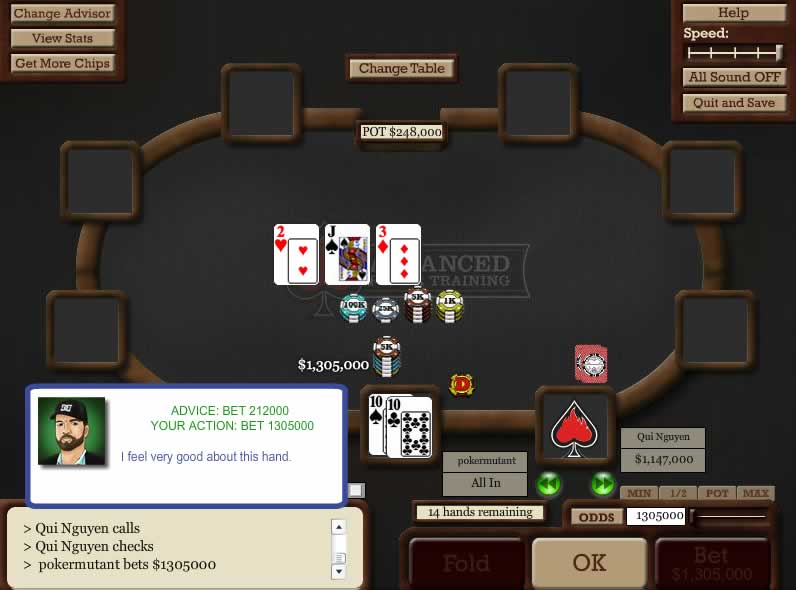Viewport: 796px width, 590px height.
Task: Click the action log's scroll-down arrow
Action: coord(338,571)
